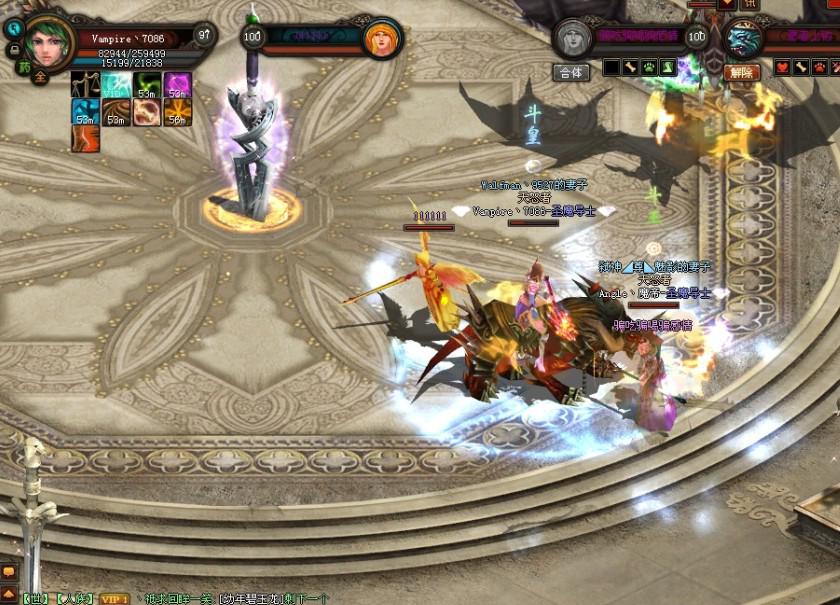Click the orange flame buff icon
The width and height of the screenshot is (840, 605).
[85, 138]
